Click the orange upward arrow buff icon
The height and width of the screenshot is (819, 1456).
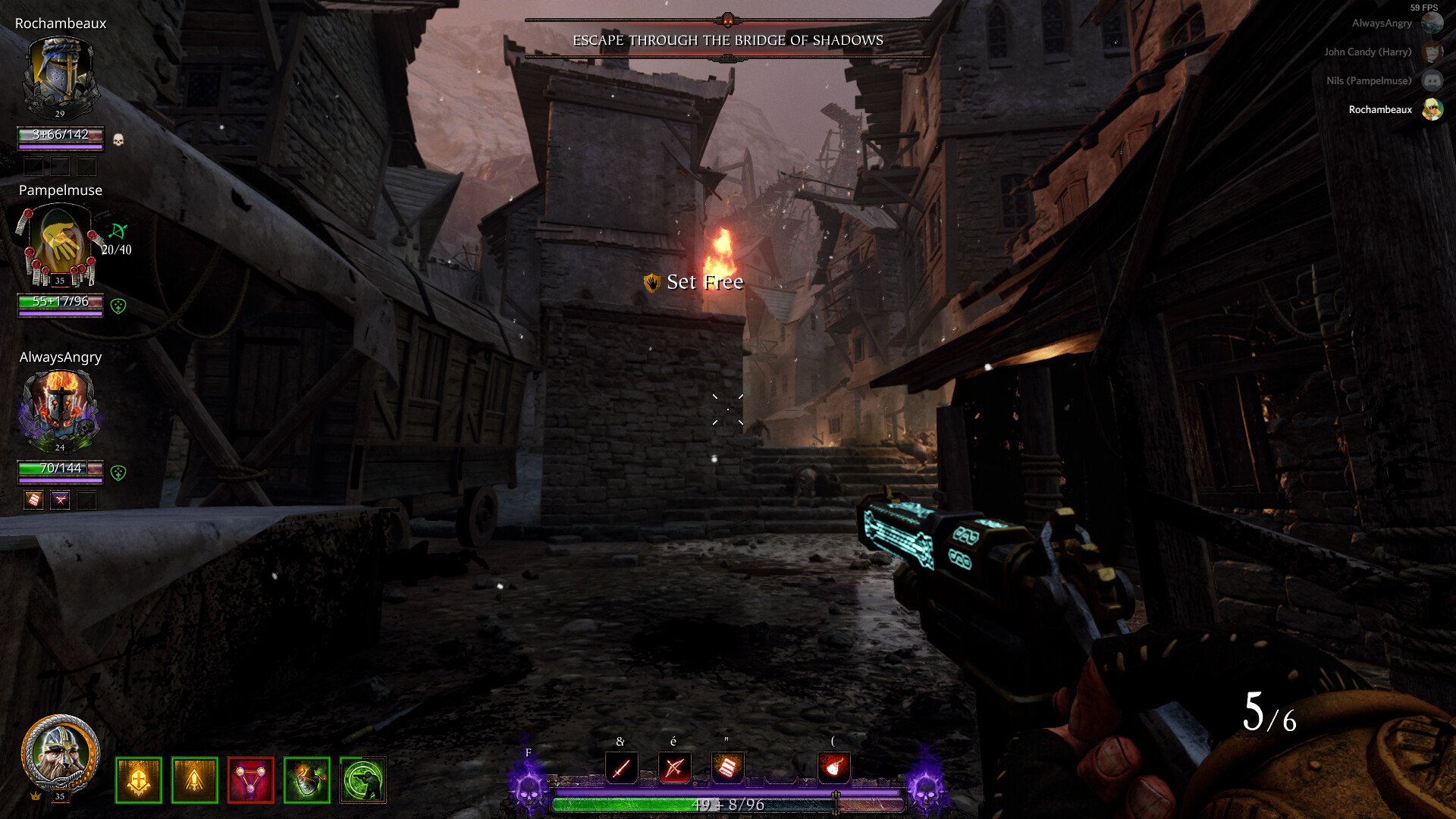pos(195,780)
